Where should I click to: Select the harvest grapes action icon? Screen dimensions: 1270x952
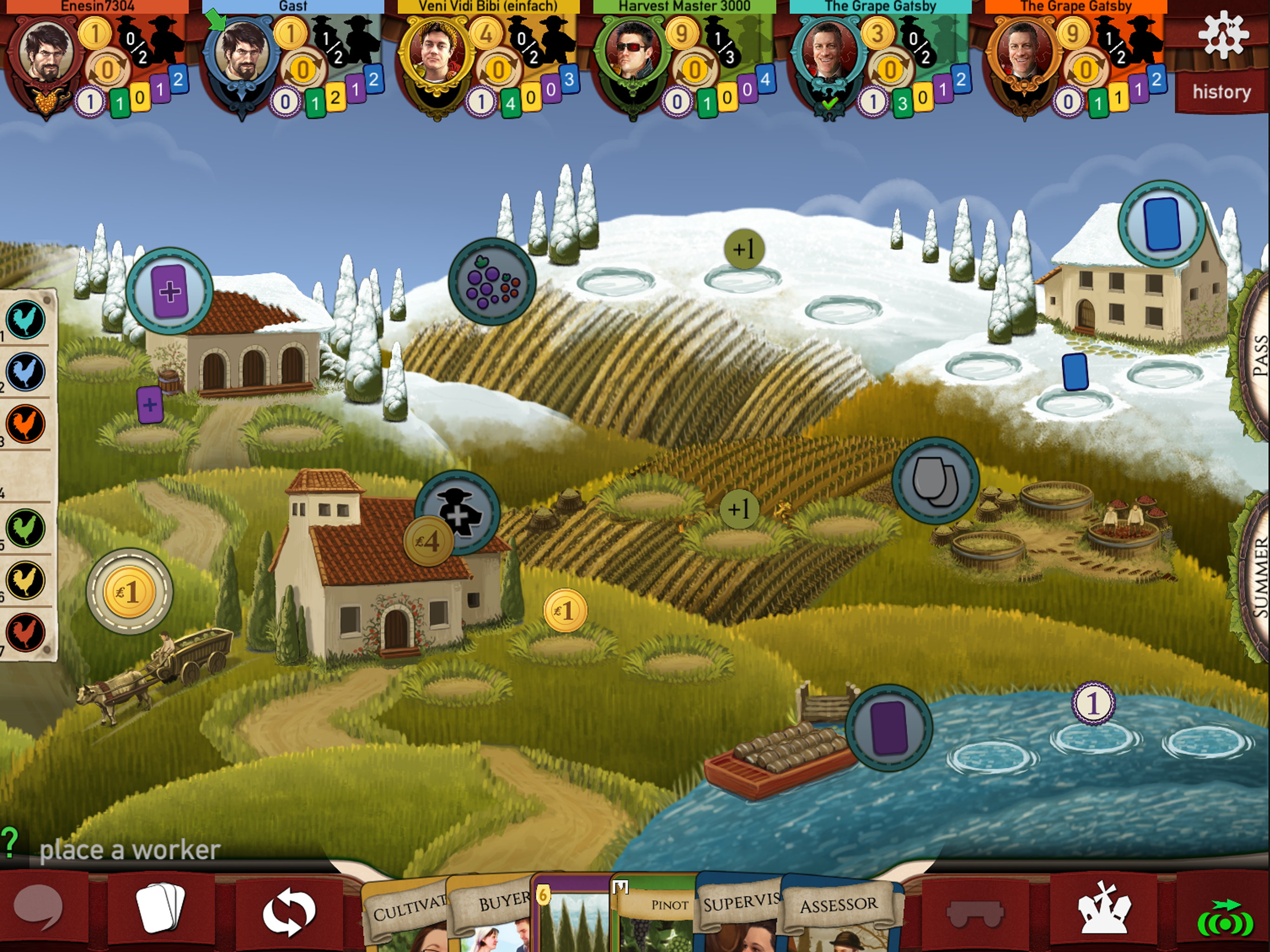tap(491, 282)
